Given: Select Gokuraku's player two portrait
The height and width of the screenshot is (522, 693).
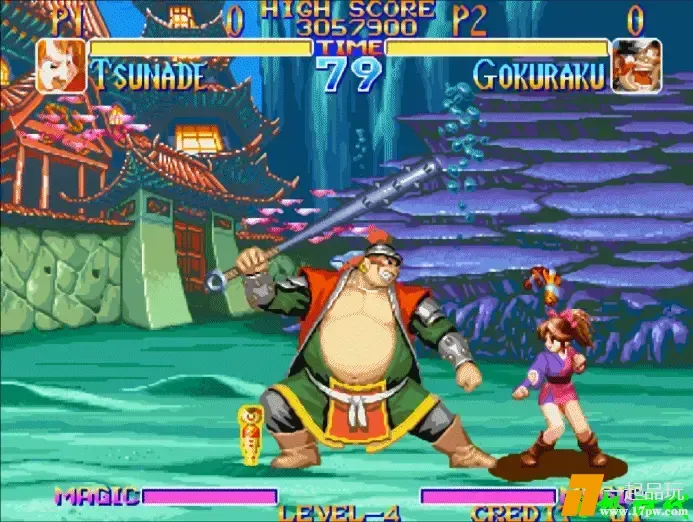Looking at the screenshot, I should click(x=636, y=65).
